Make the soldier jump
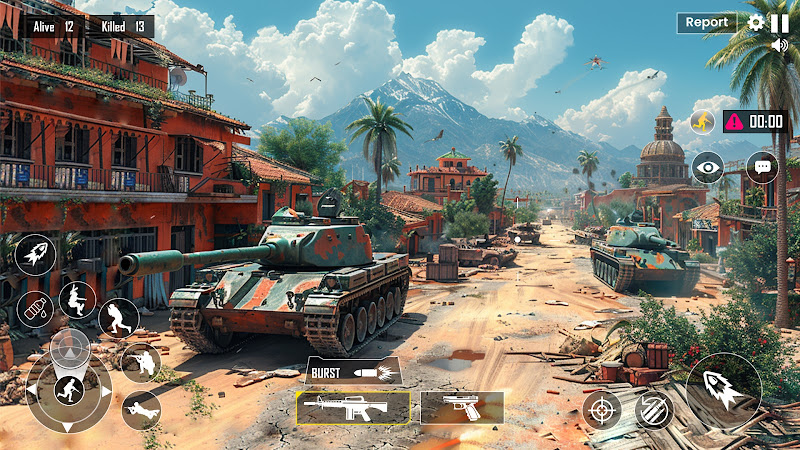800x450 pixels. click(77, 299)
